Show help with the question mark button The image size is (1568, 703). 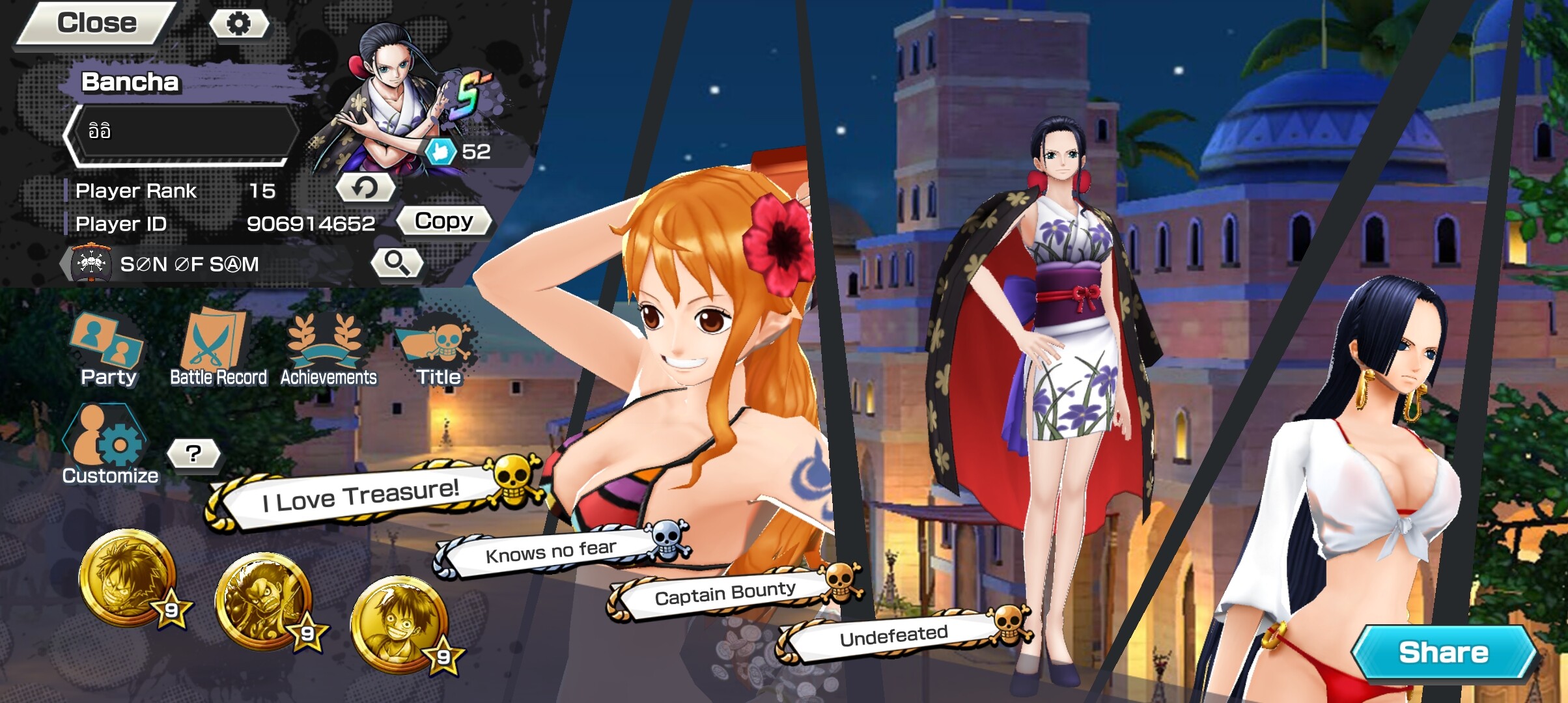coord(193,454)
